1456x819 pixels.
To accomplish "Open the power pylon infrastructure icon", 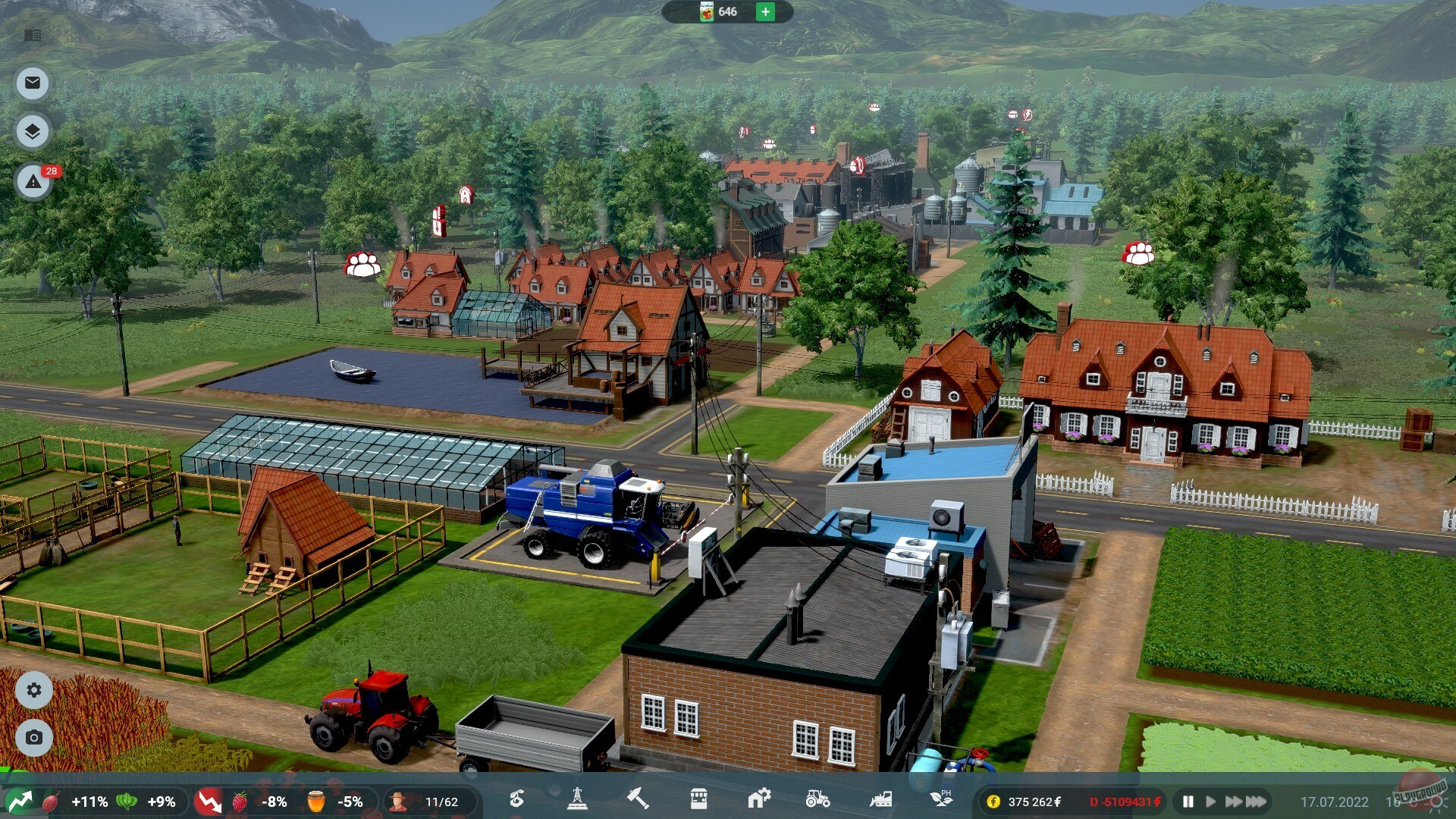I will point(576,800).
